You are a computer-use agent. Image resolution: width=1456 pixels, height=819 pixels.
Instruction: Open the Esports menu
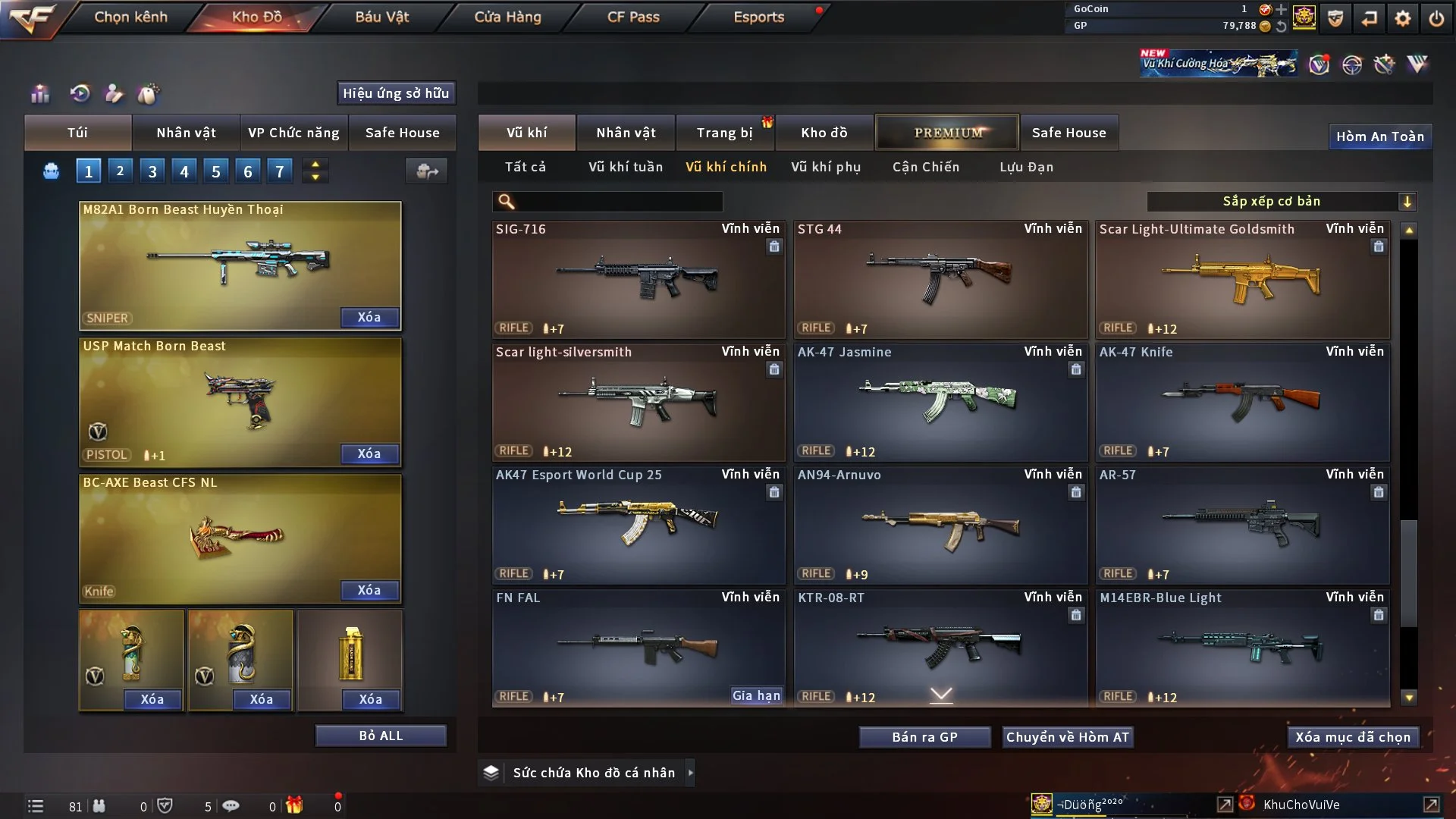(758, 17)
